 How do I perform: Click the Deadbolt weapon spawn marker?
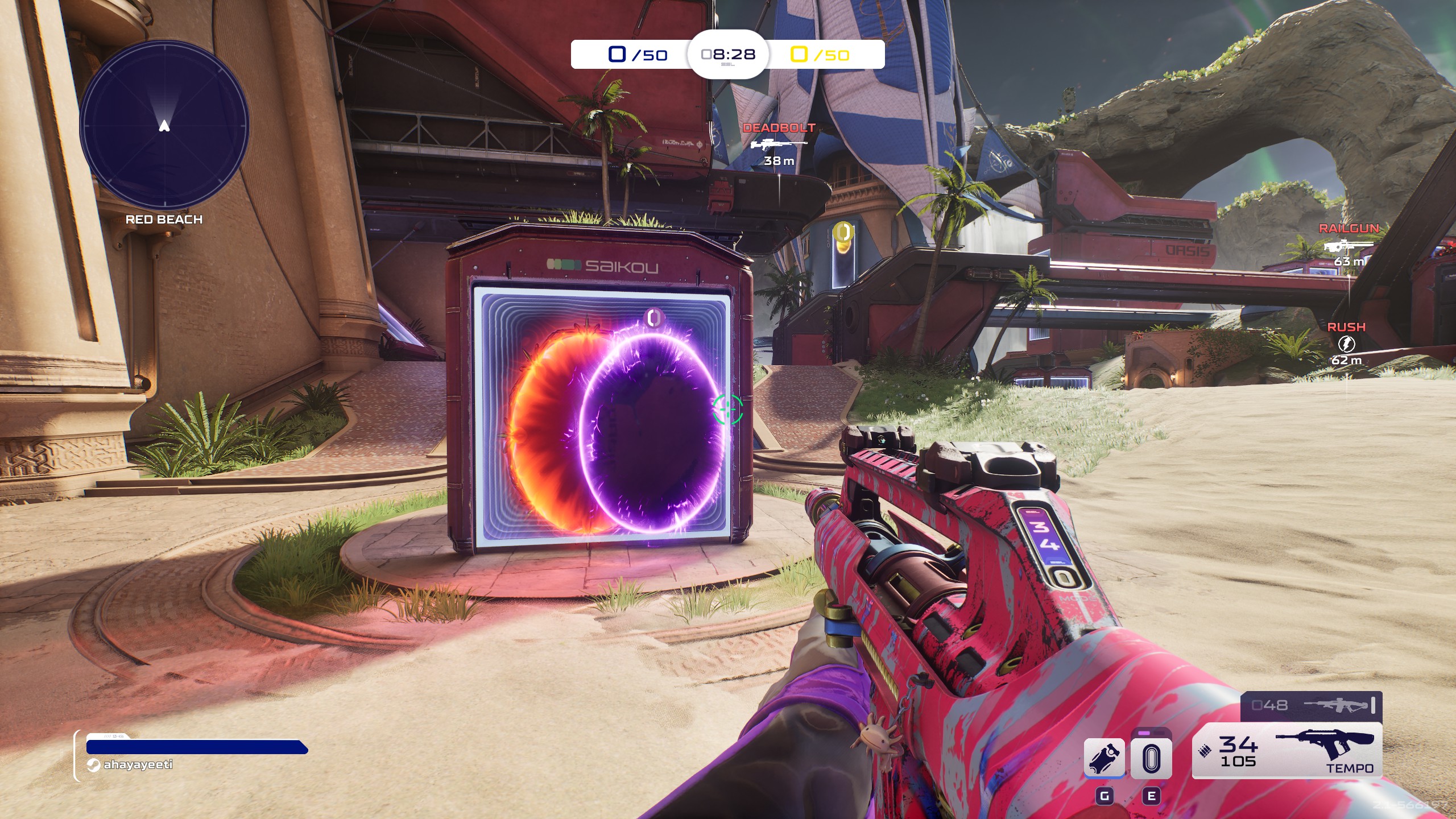tap(779, 144)
